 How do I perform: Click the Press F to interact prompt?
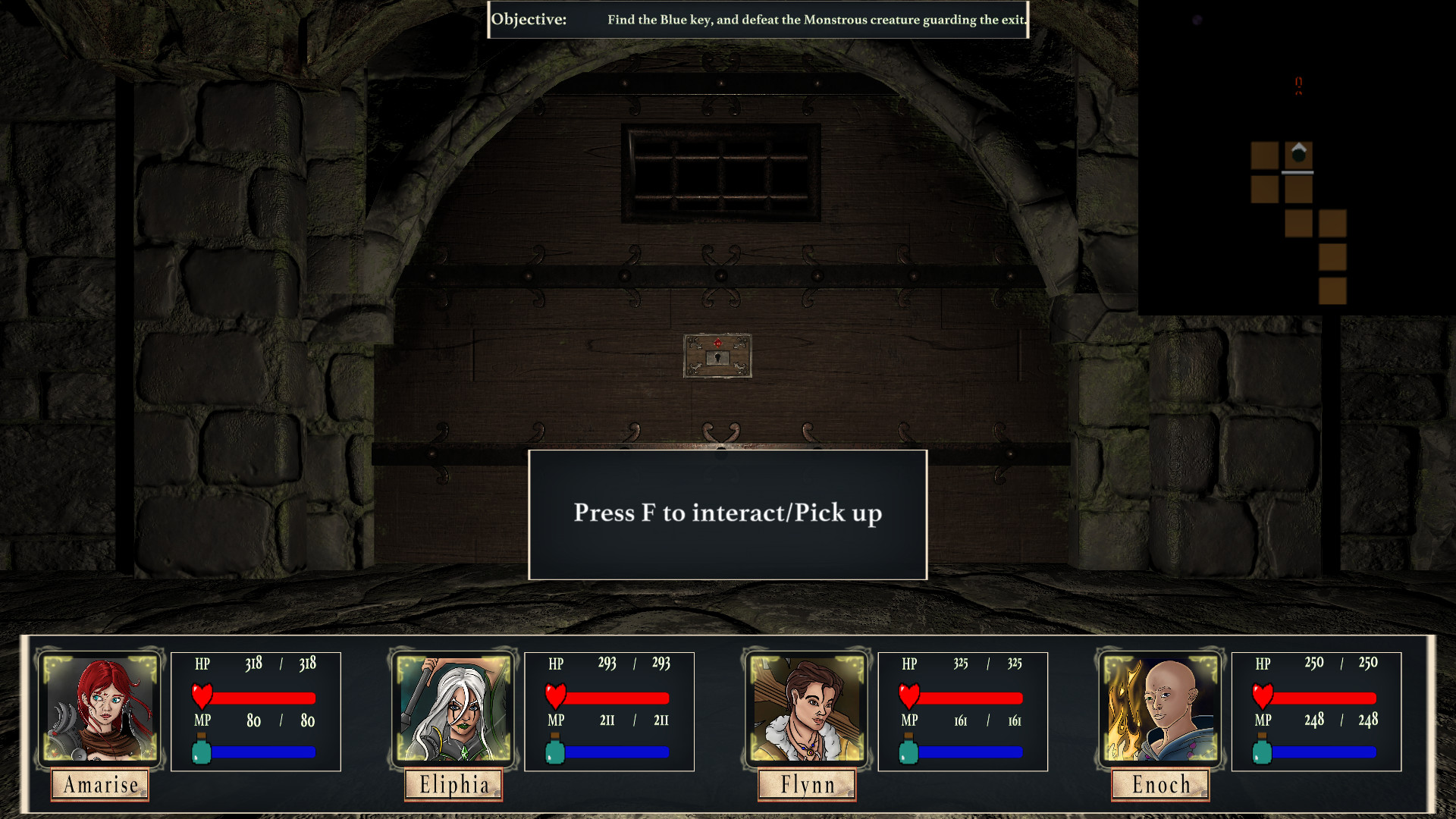(x=727, y=513)
